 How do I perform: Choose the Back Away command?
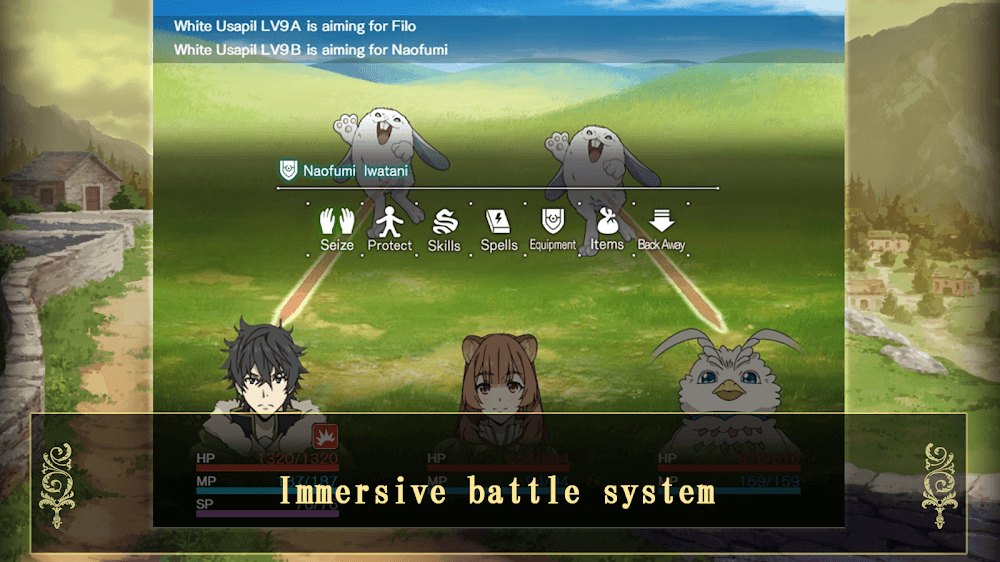(x=661, y=229)
